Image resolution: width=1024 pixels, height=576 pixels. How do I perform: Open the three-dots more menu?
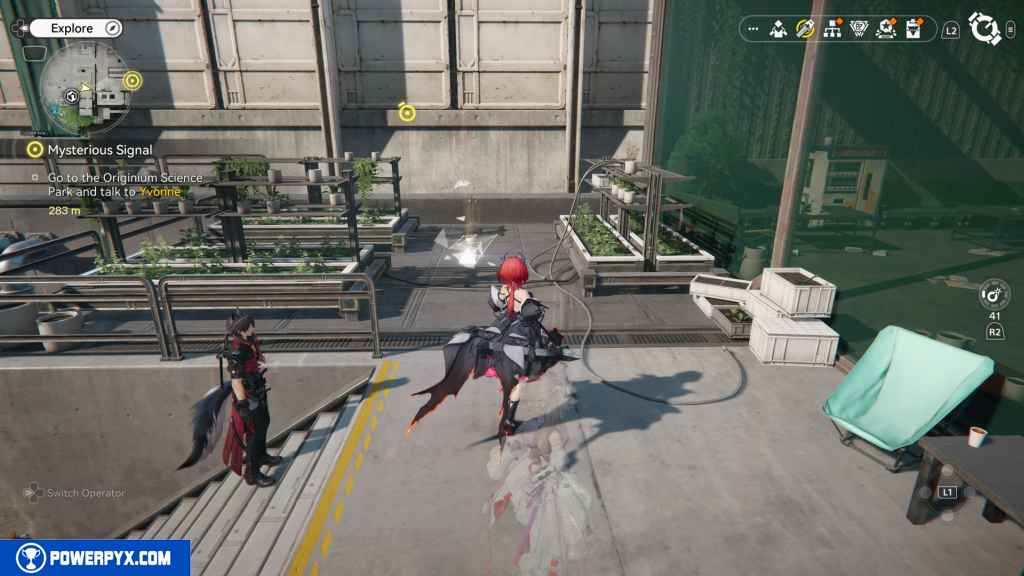tap(753, 29)
